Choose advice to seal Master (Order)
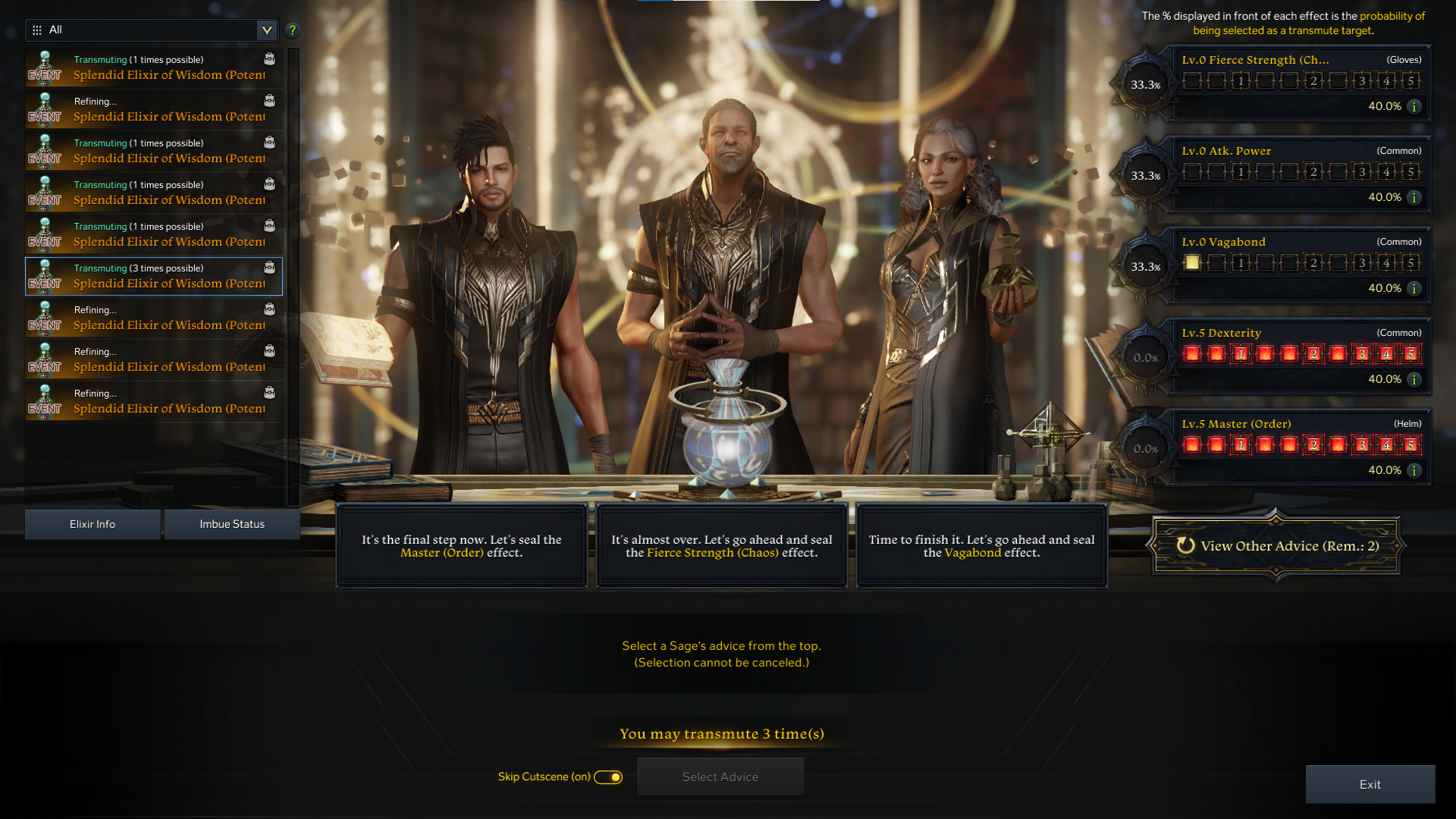This screenshot has height=819, width=1456. tap(462, 546)
